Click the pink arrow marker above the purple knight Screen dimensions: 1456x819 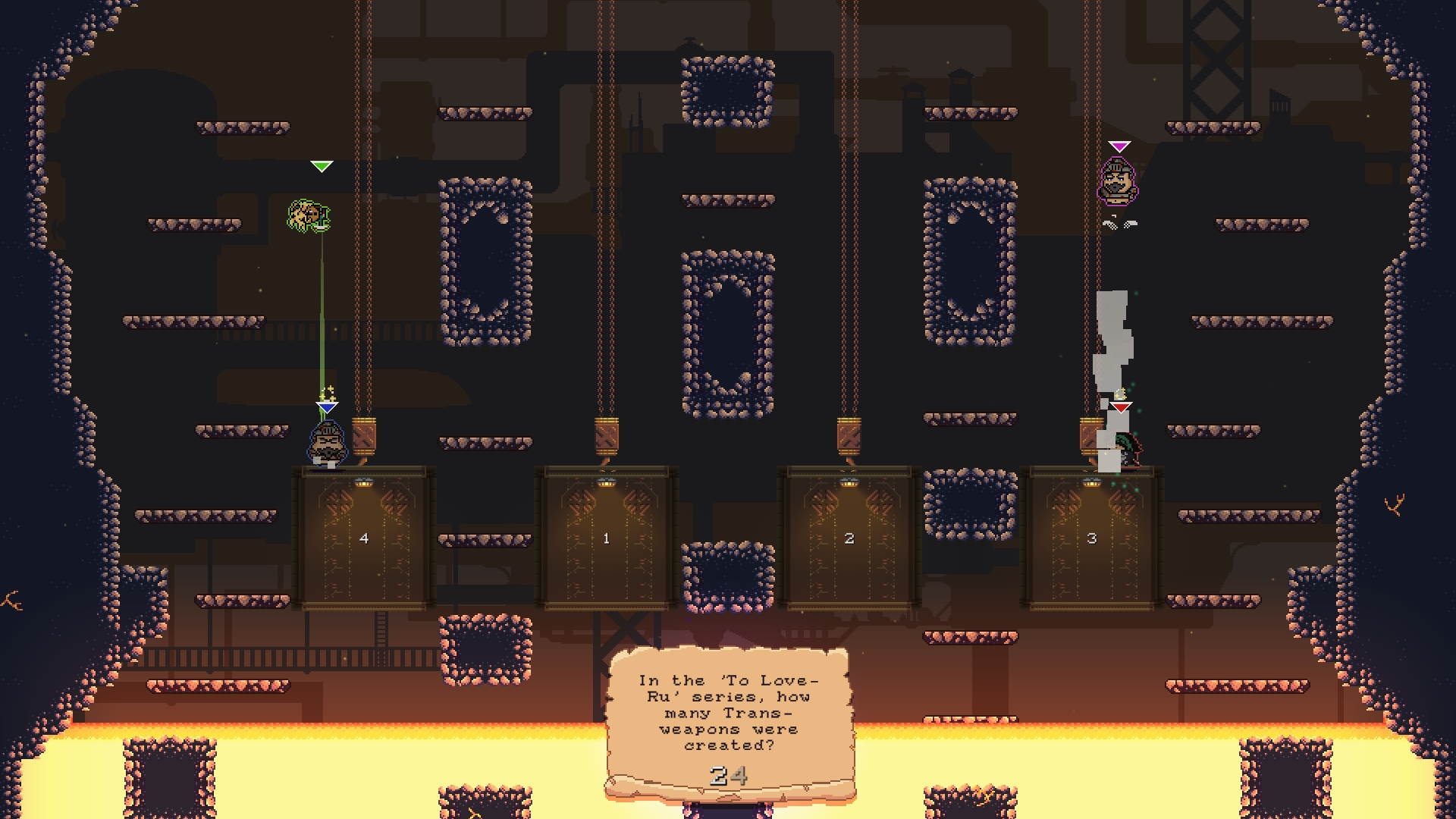coord(1119,144)
